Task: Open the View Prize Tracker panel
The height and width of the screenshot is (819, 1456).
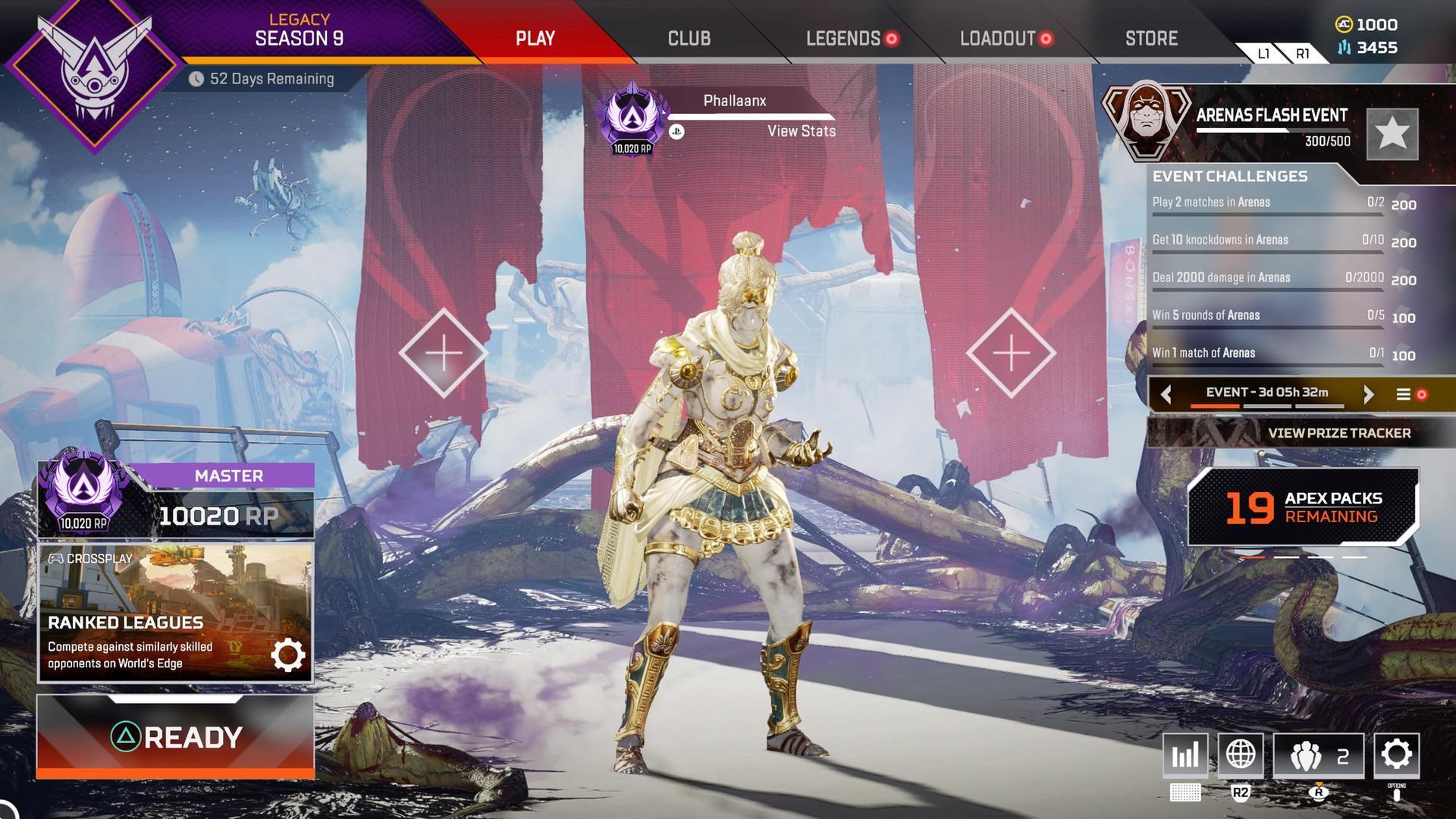Action: point(1338,433)
